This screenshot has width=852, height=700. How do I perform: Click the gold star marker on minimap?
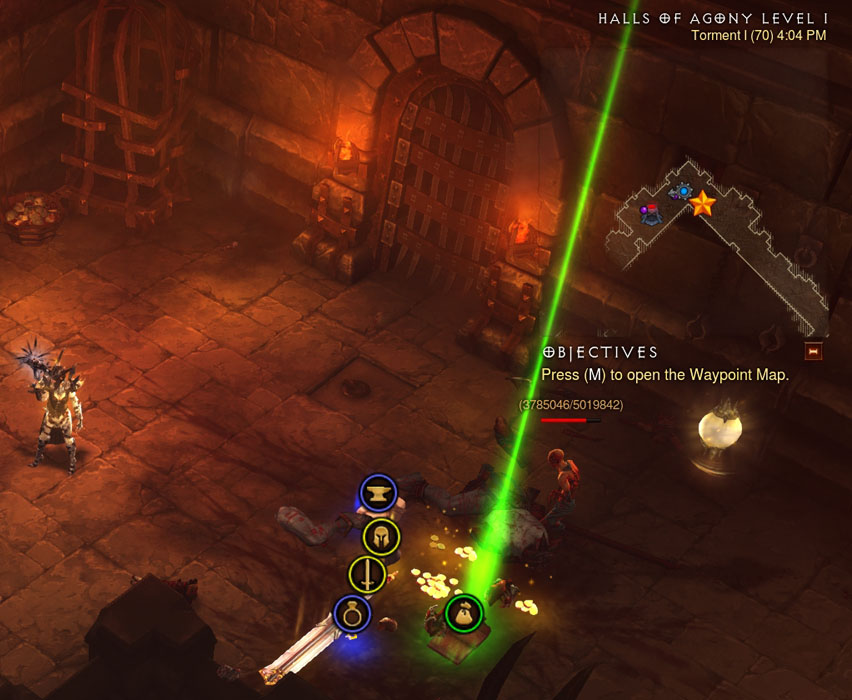coord(702,204)
